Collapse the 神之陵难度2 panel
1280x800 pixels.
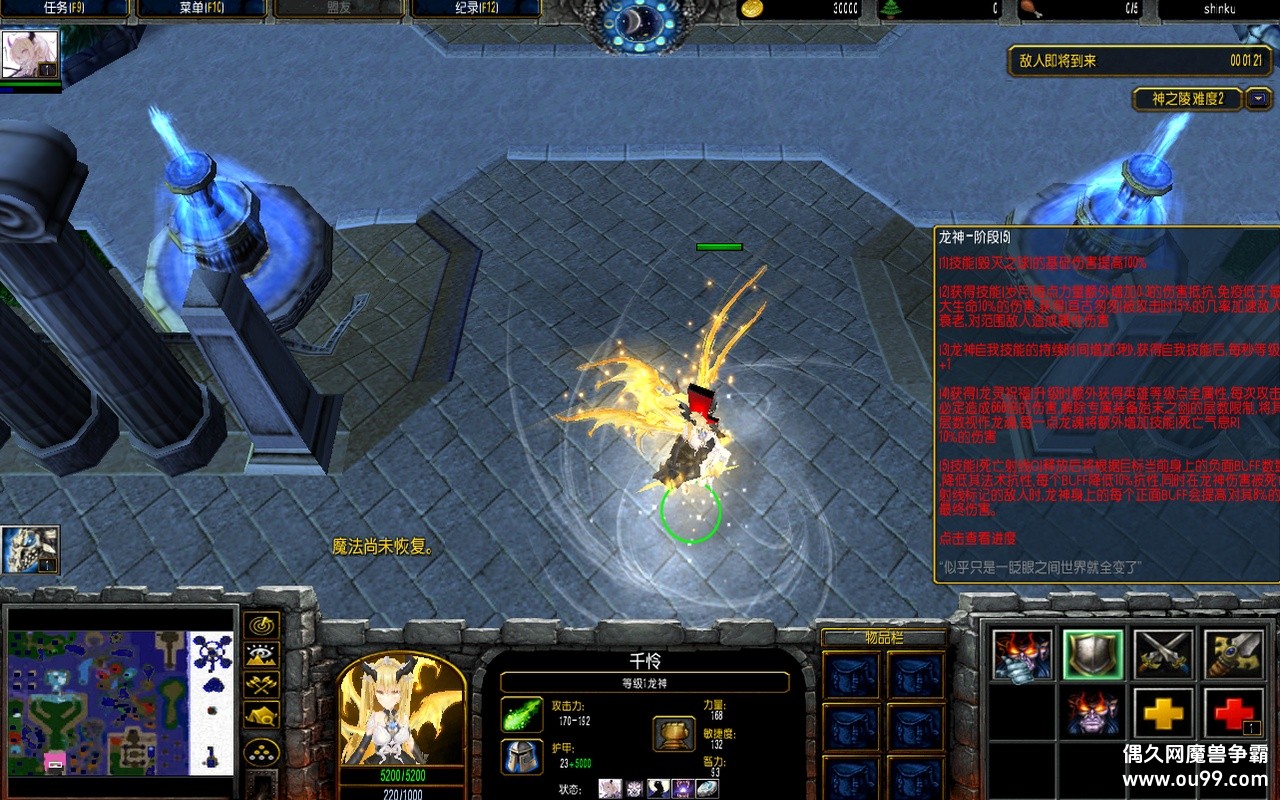[1259, 99]
